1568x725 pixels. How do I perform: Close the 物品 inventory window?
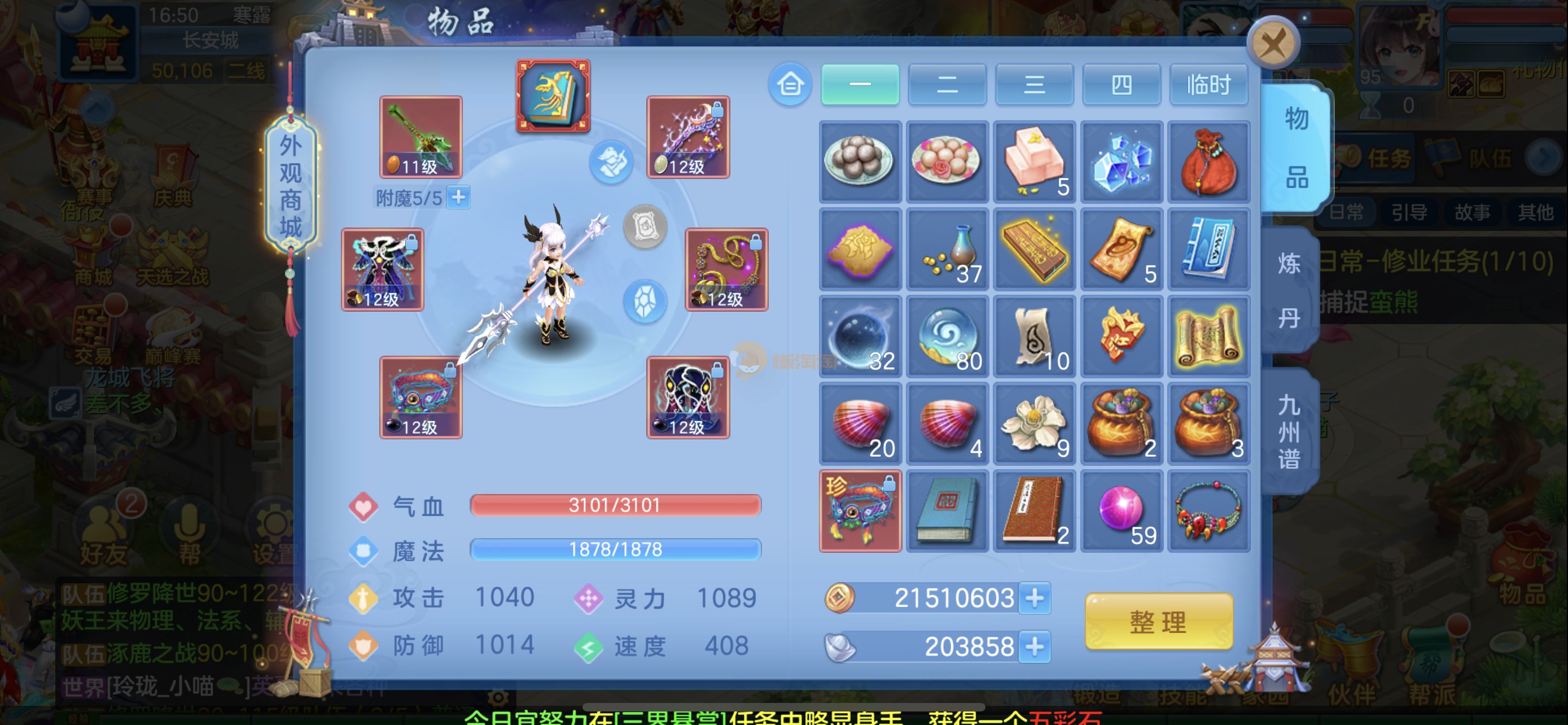[x=1273, y=42]
